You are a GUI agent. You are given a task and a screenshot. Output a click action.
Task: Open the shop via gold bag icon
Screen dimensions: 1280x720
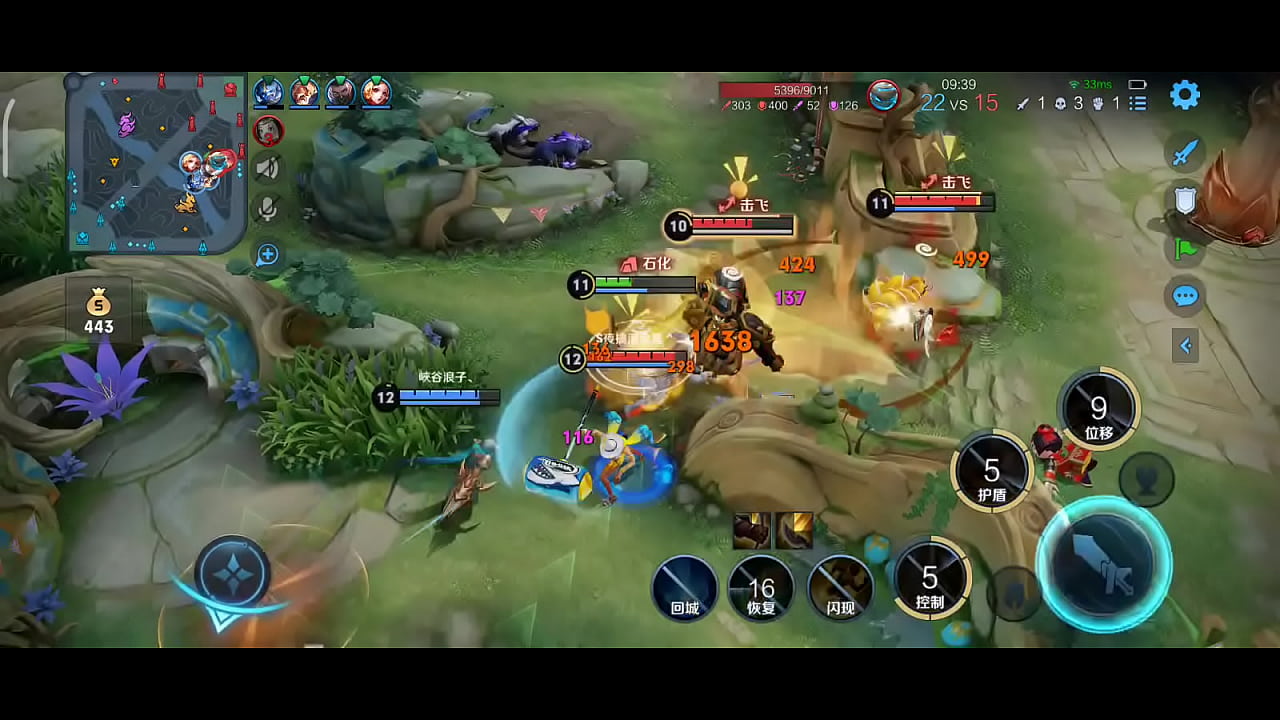pos(99,310)
